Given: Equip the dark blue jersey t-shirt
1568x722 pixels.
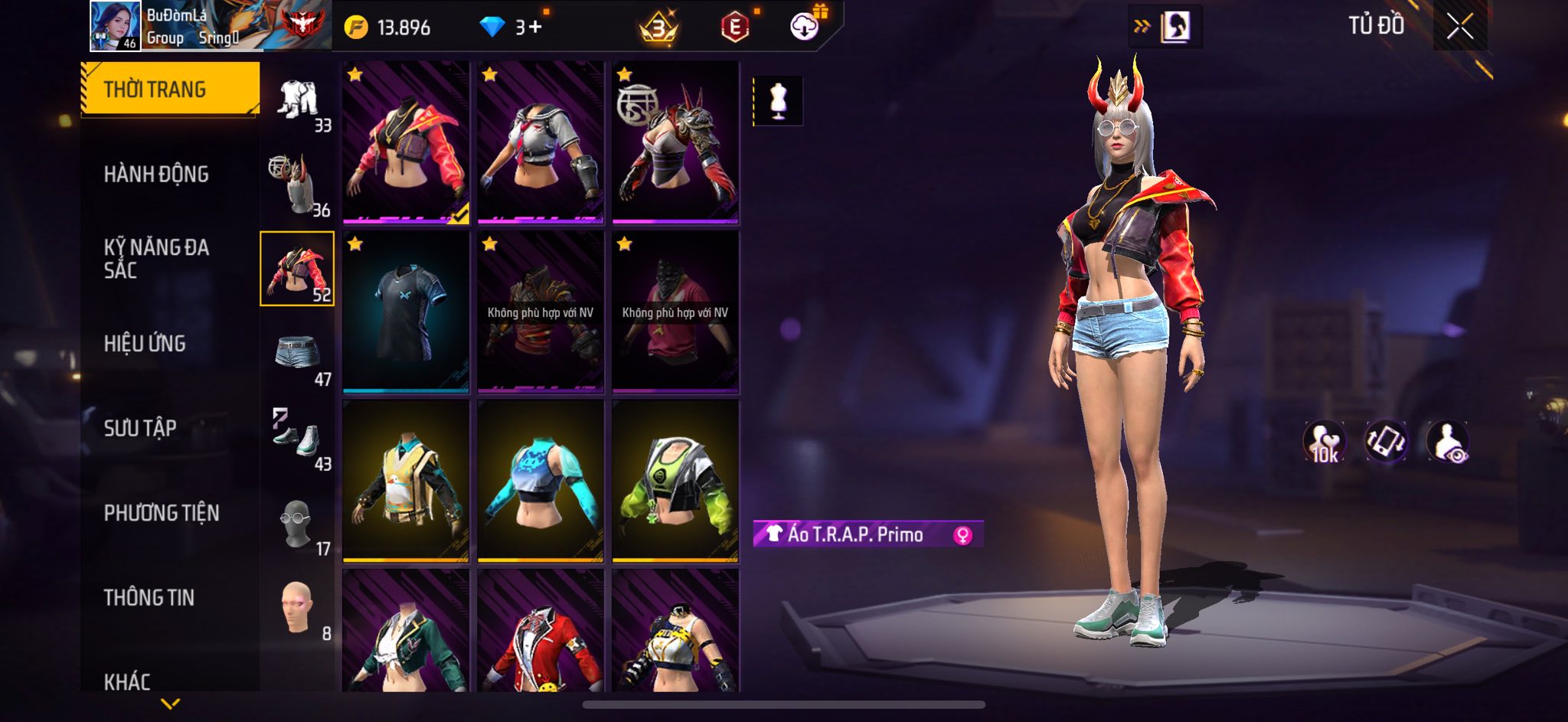Looking at the screenshot, I should (x=406, y=312).
